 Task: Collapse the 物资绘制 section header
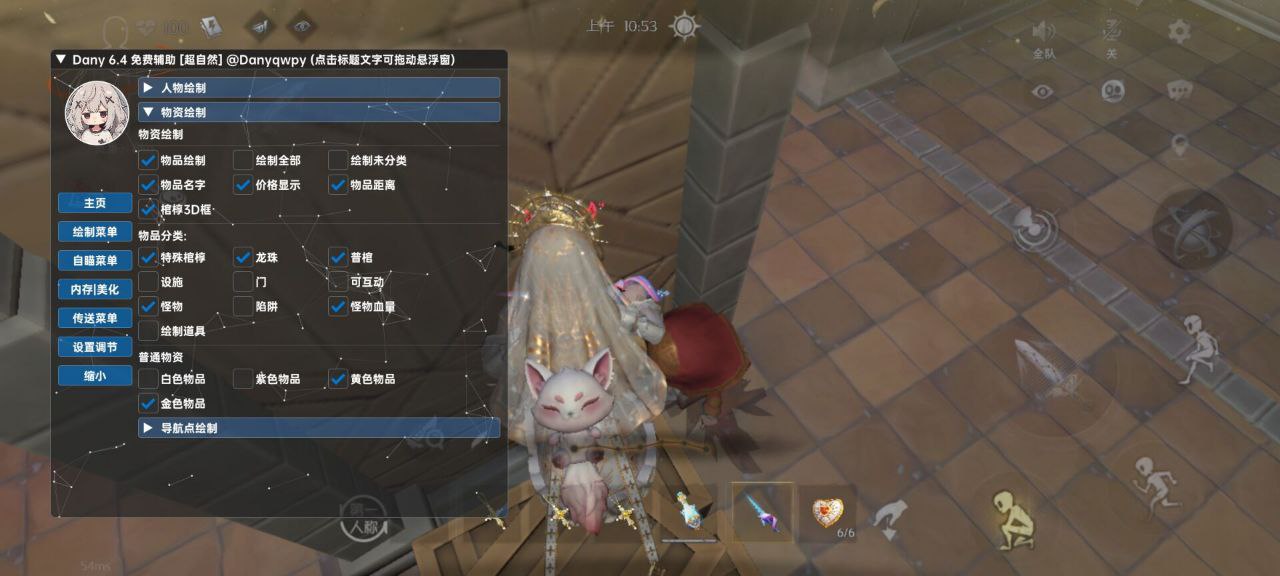pos(319,112)
